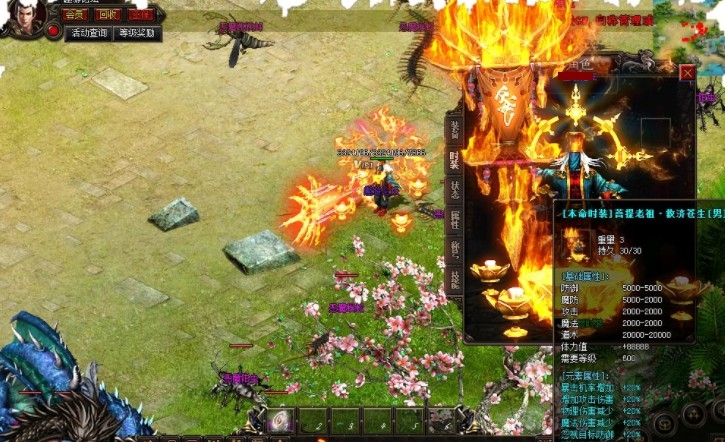Open the 属性 attributes tab
The image size is (725, 442).
(454, 221)
